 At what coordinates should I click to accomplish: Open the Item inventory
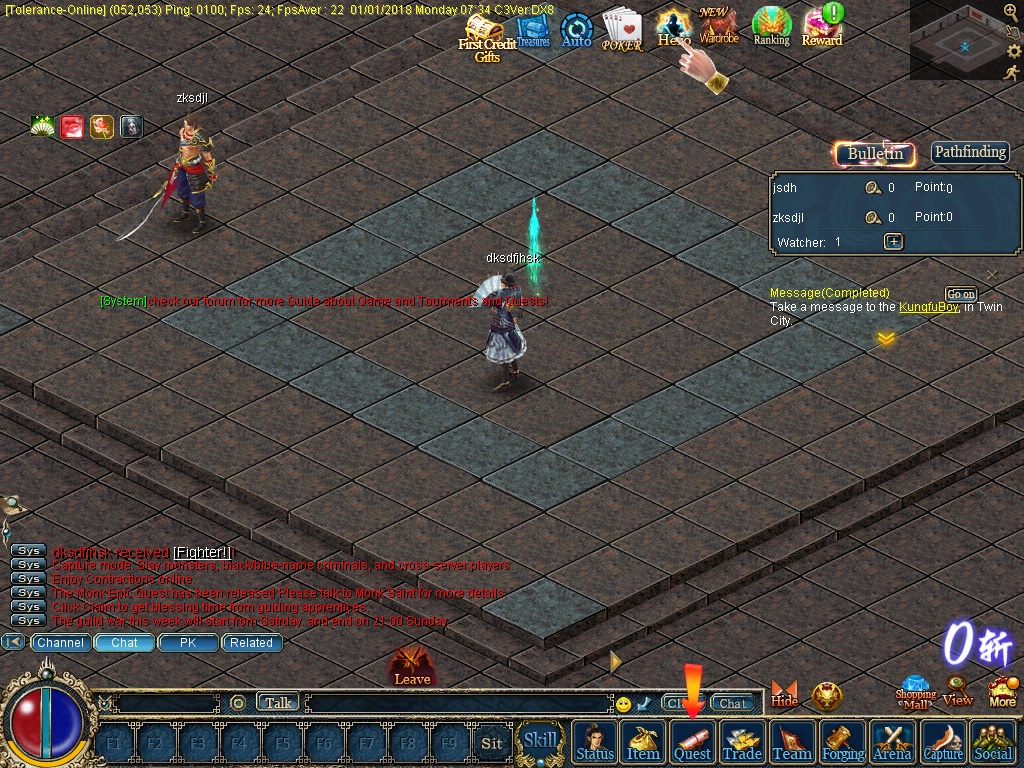[643, 742]
